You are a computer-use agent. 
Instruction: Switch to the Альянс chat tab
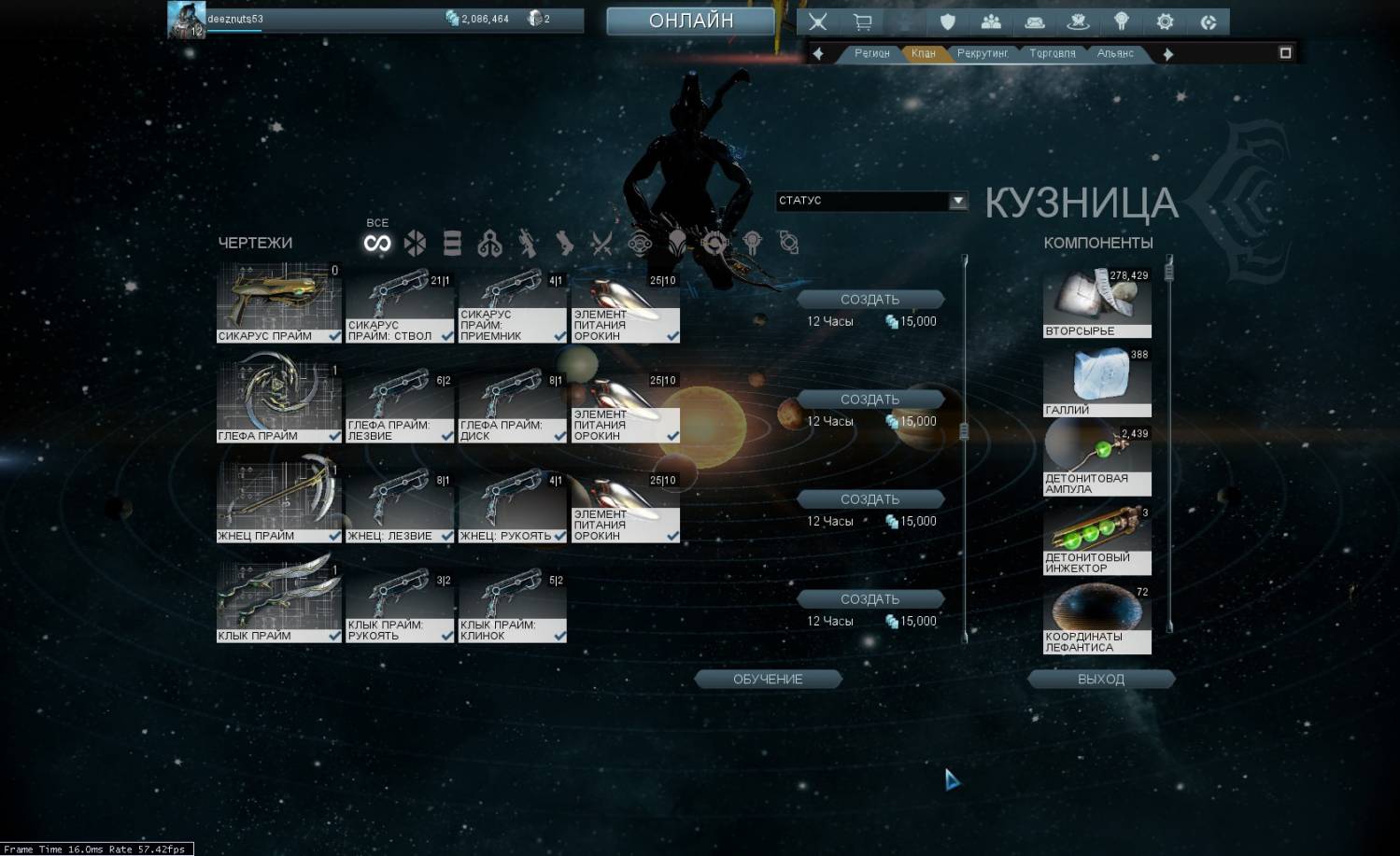[x=1115, y=54]
